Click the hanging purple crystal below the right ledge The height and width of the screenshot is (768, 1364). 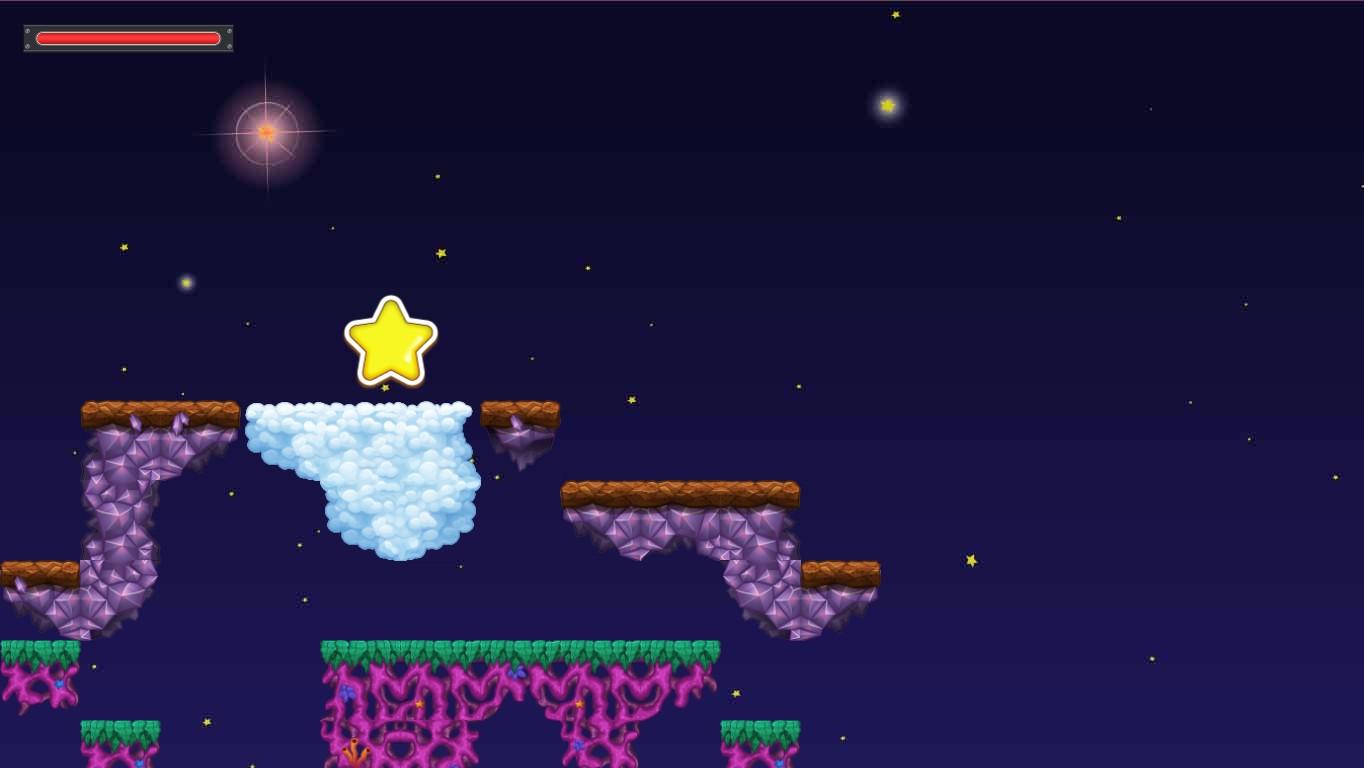[x=520, y=445]
